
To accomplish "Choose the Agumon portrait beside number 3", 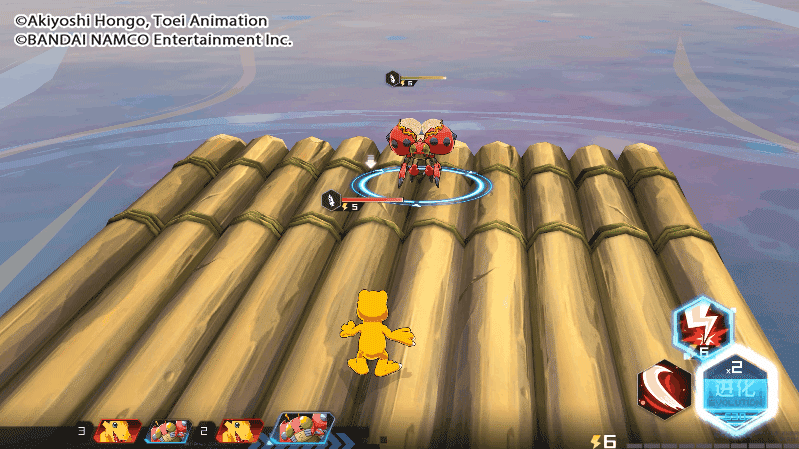I will point(116,431).
